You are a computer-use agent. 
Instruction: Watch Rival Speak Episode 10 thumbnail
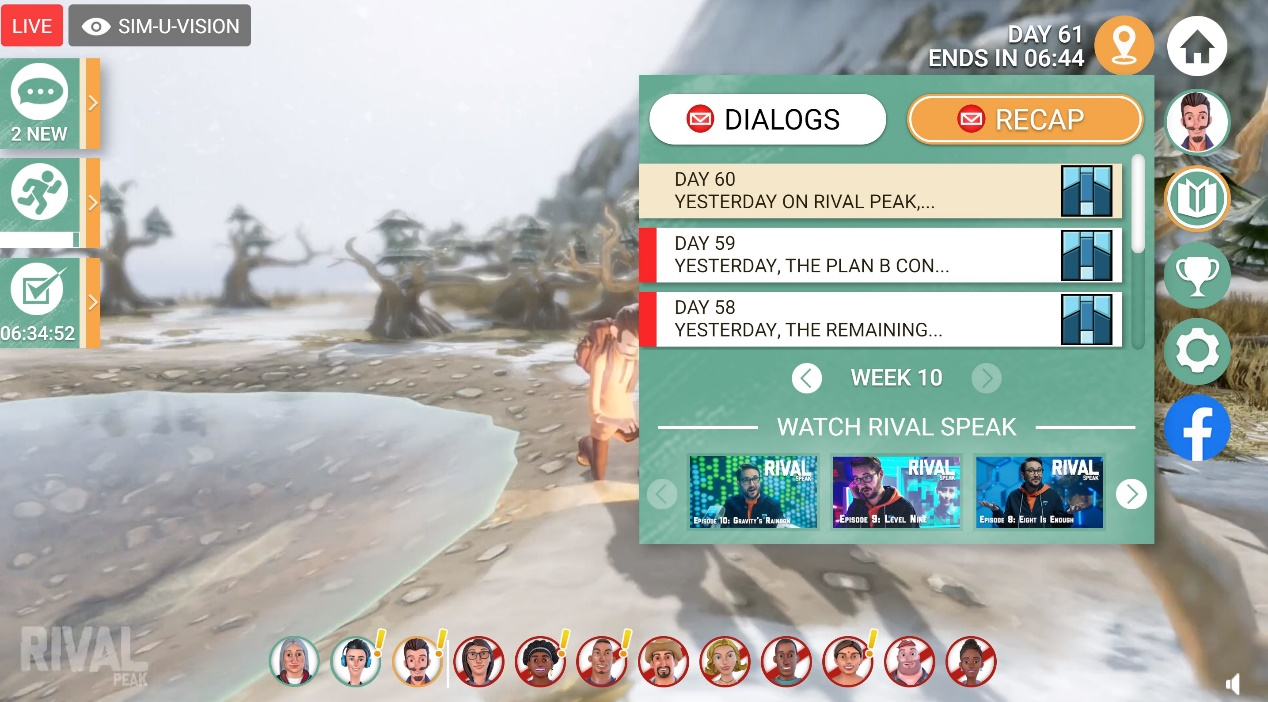[753, 492]
